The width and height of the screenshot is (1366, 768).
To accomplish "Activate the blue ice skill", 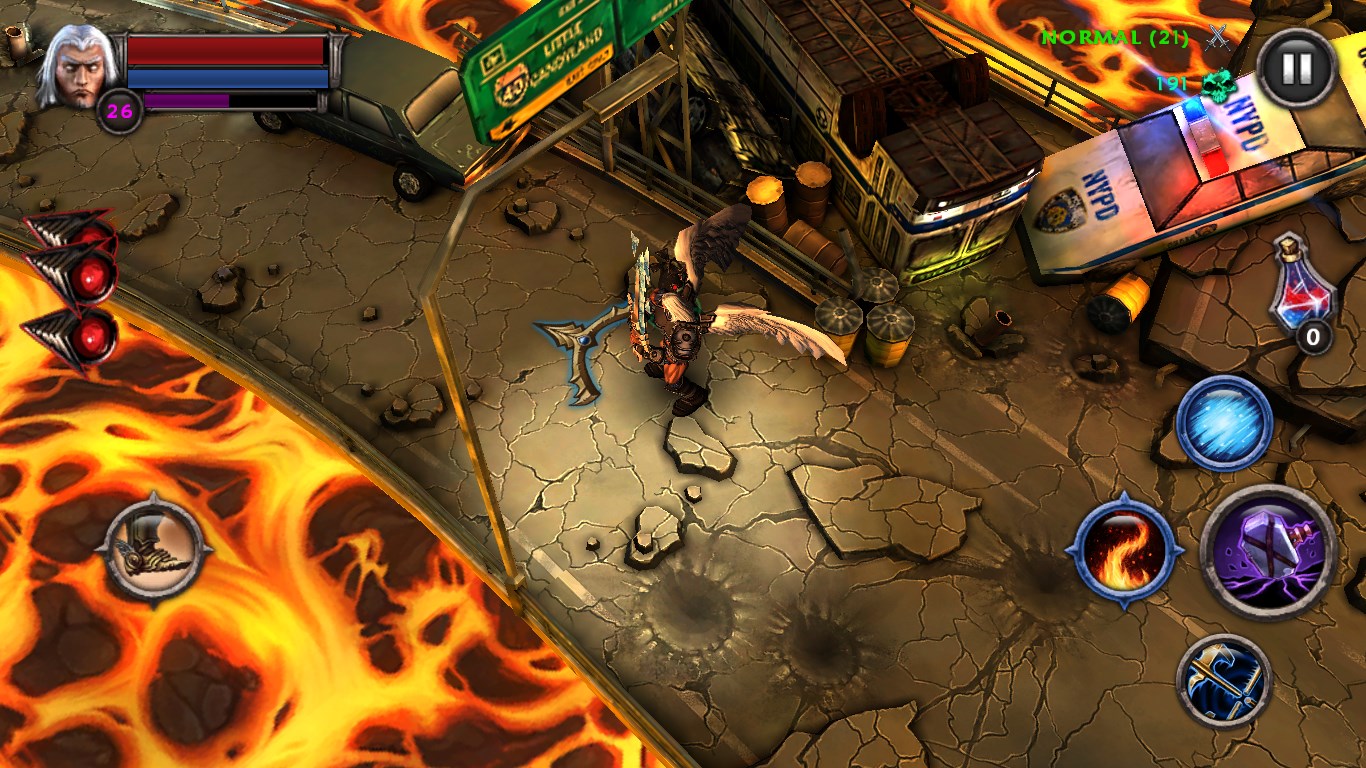I will pyautogui.click(x=1224, y=424).
